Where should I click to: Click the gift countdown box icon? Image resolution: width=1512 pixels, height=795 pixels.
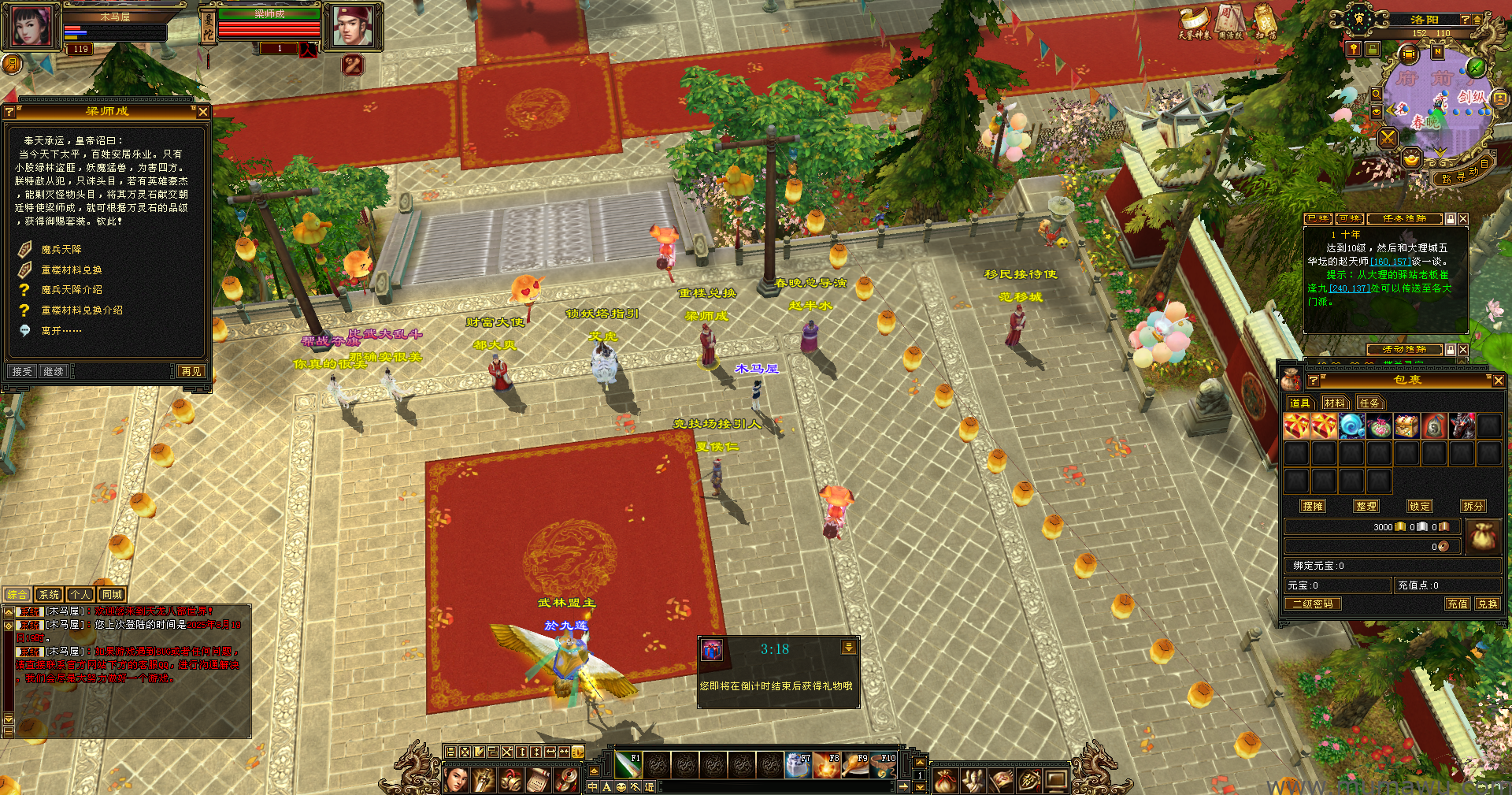712,650
